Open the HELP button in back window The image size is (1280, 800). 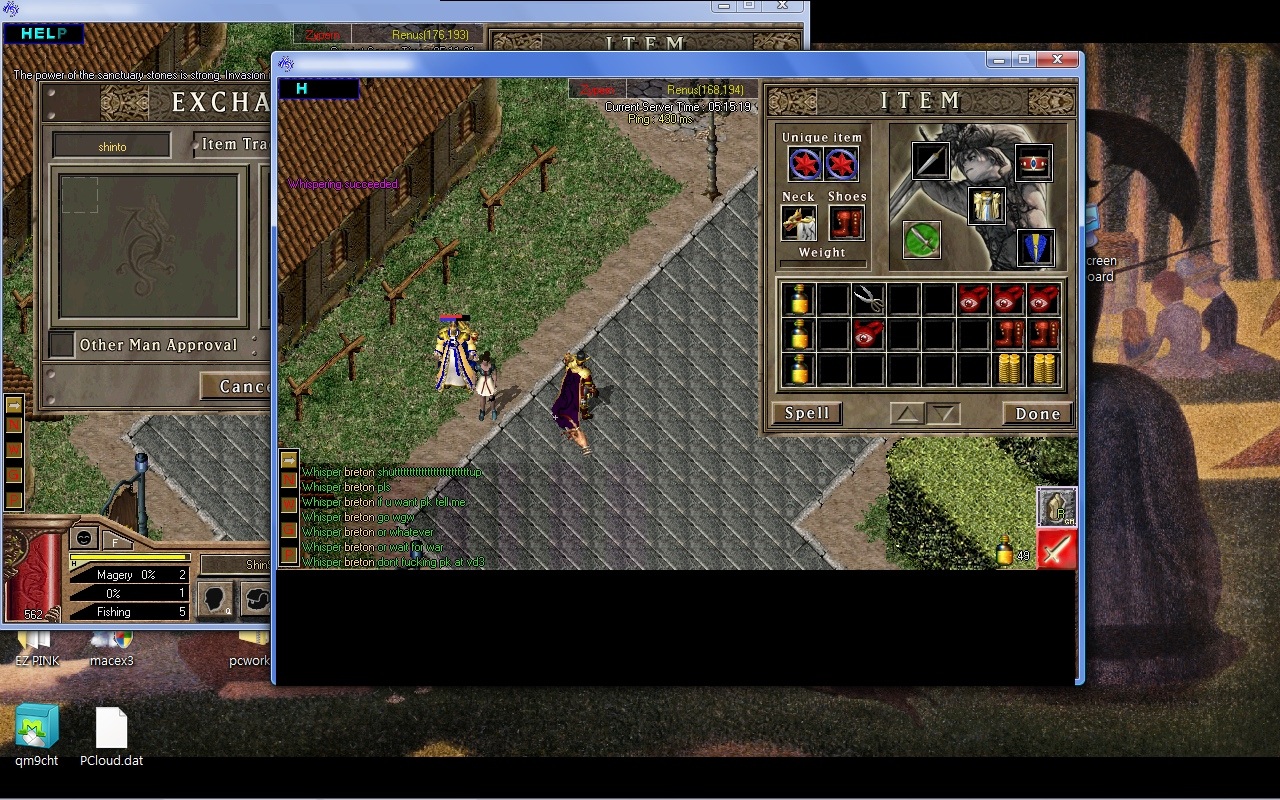click(x=43, y=34)
